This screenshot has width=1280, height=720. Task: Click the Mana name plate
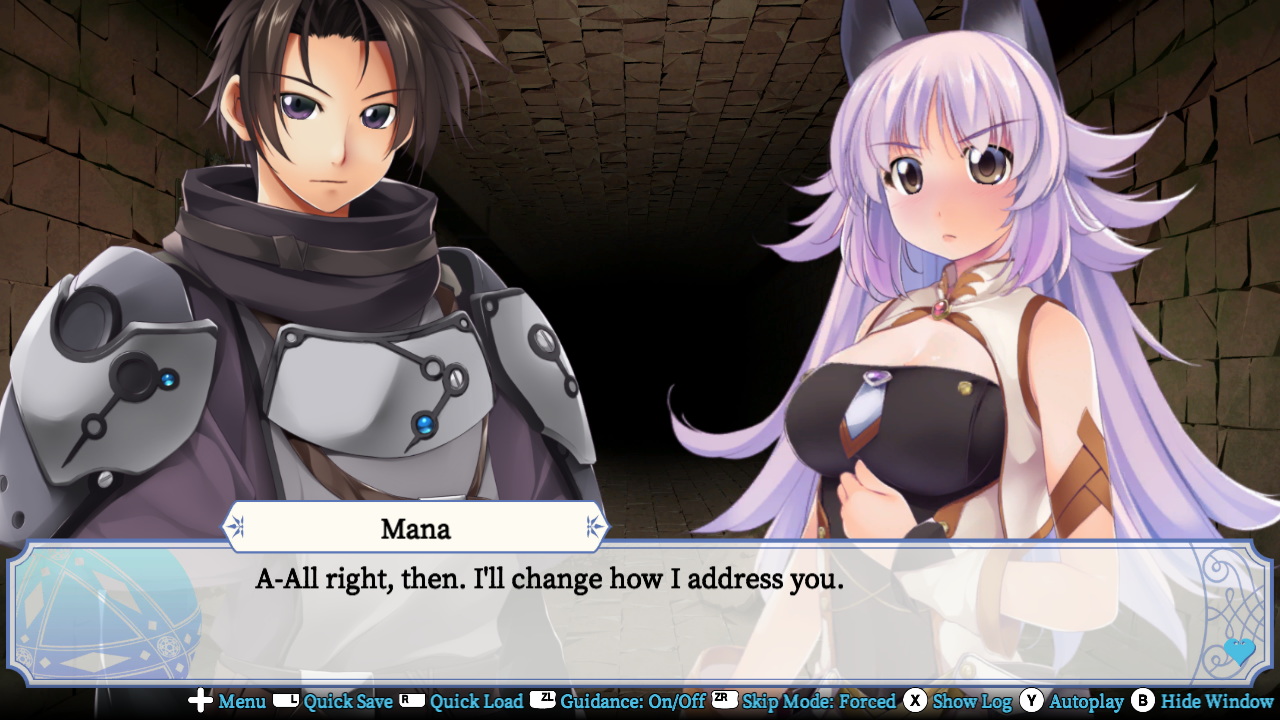(415, 527)
